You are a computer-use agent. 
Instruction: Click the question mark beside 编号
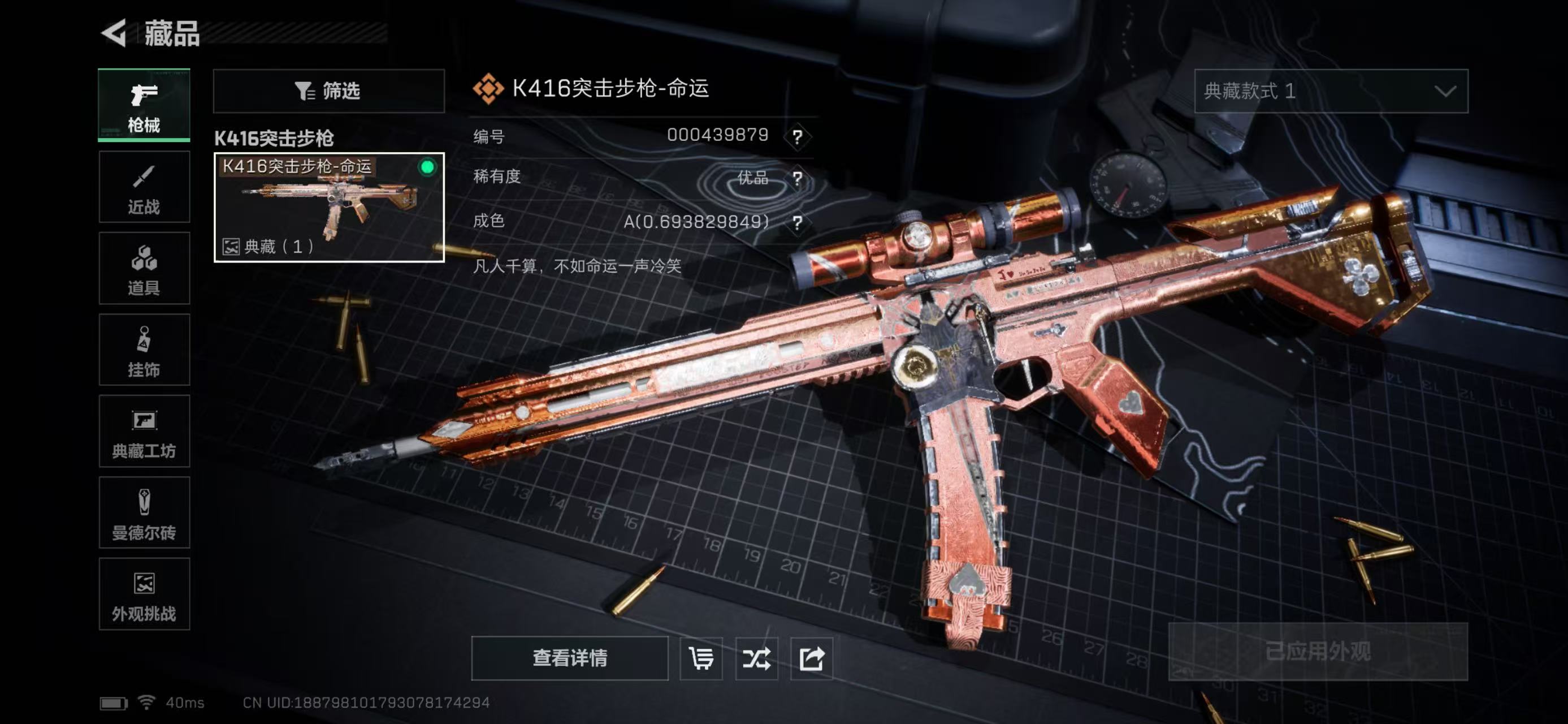[x=798, y=136]
